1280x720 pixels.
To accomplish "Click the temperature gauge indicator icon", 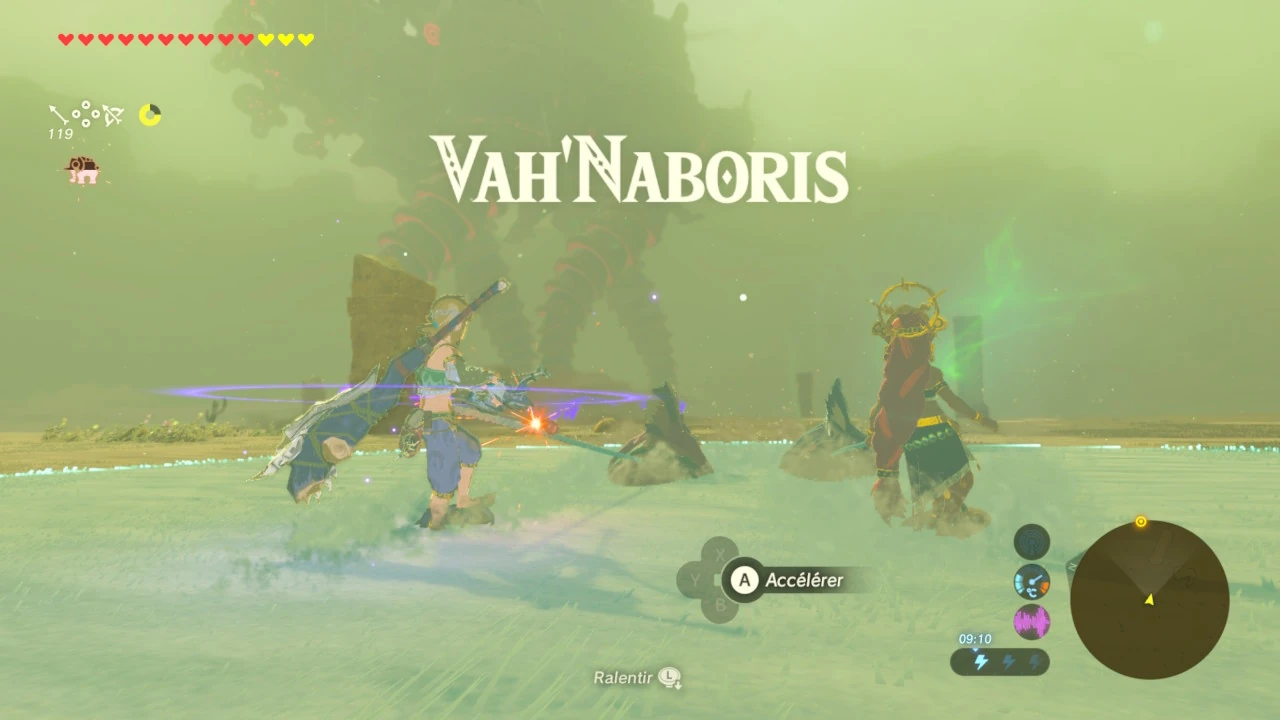I will pos(1030,583).
